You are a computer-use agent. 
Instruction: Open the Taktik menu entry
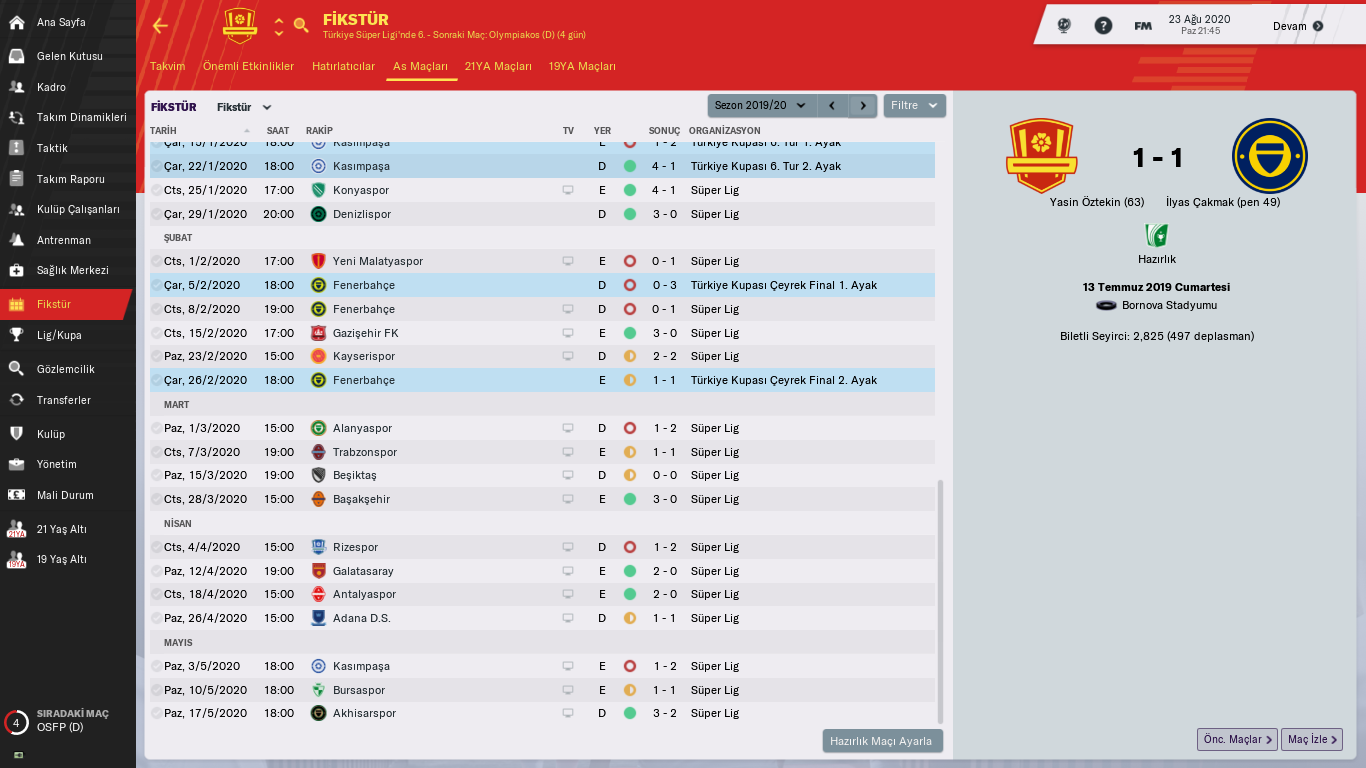52,148
